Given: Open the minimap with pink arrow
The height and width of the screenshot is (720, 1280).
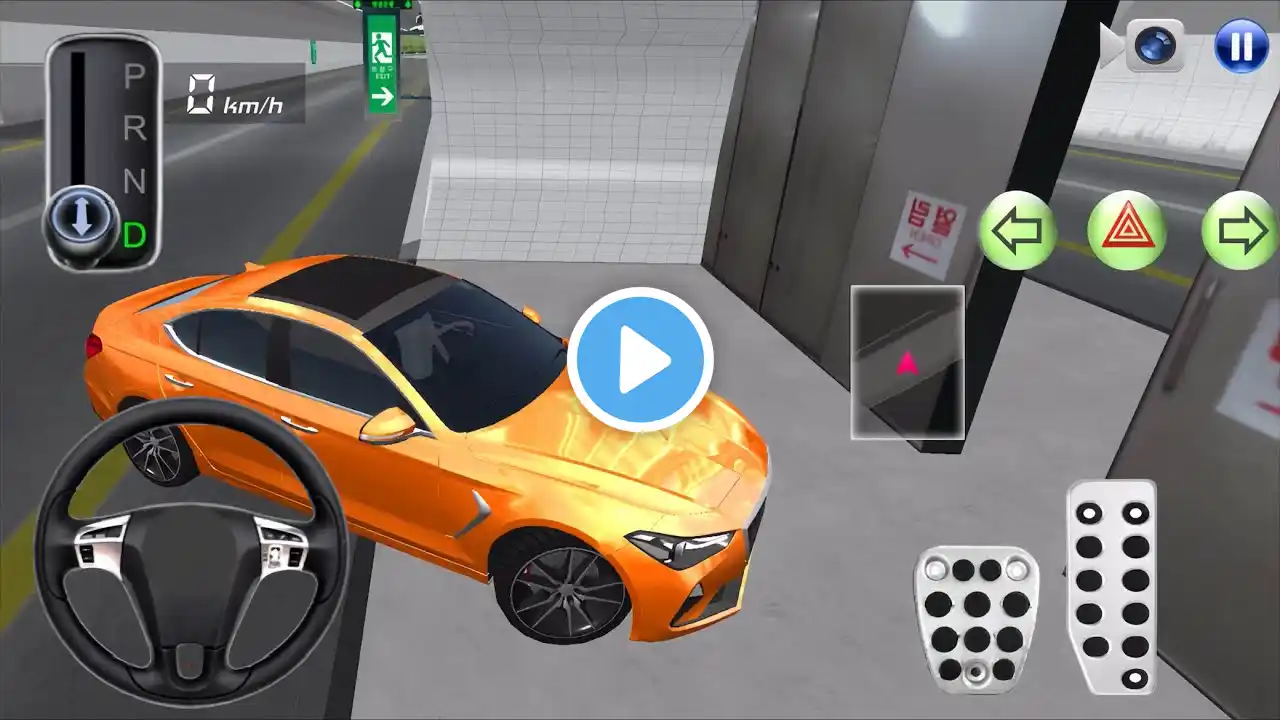Looking at the screenshot, I should pos(907,362).
